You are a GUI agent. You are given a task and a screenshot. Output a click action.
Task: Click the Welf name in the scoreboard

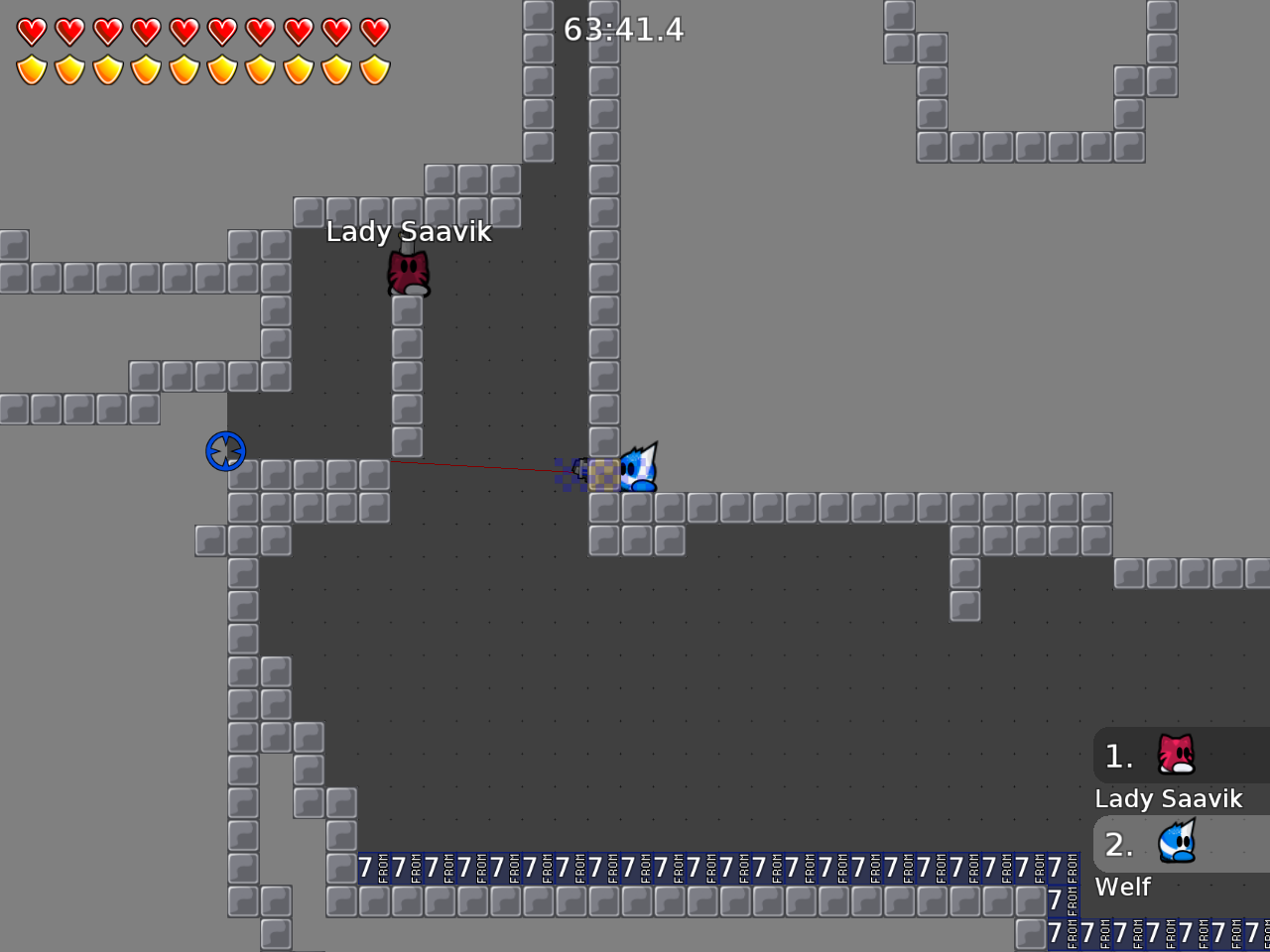(x=1122, y=888)
